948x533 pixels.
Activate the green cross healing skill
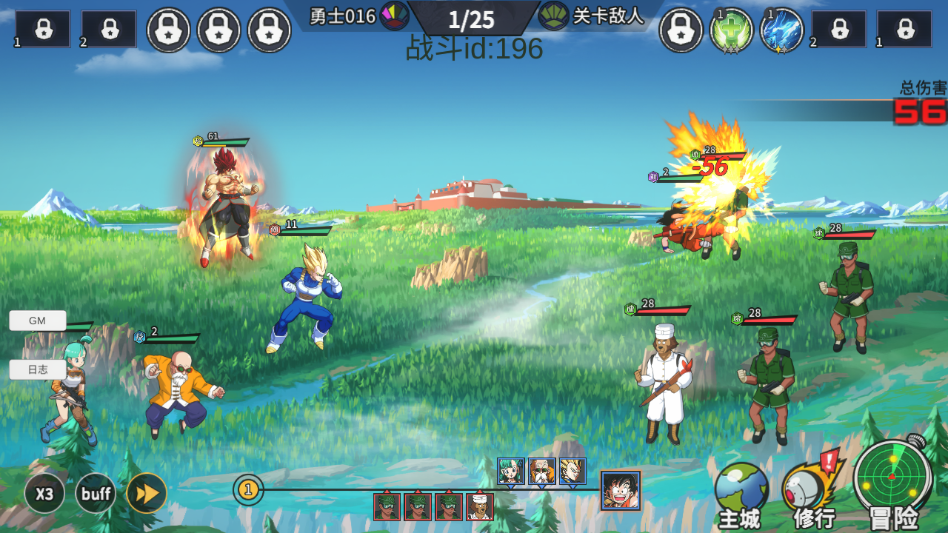point(731,30)
